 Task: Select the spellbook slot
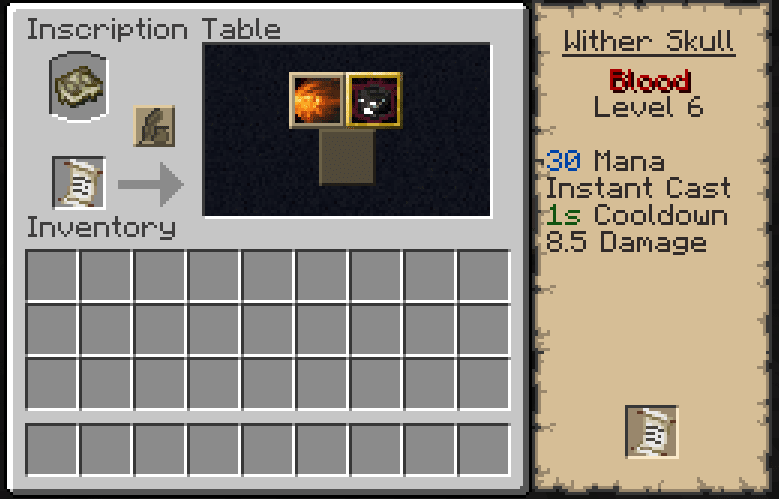click(x=79, y=88)
